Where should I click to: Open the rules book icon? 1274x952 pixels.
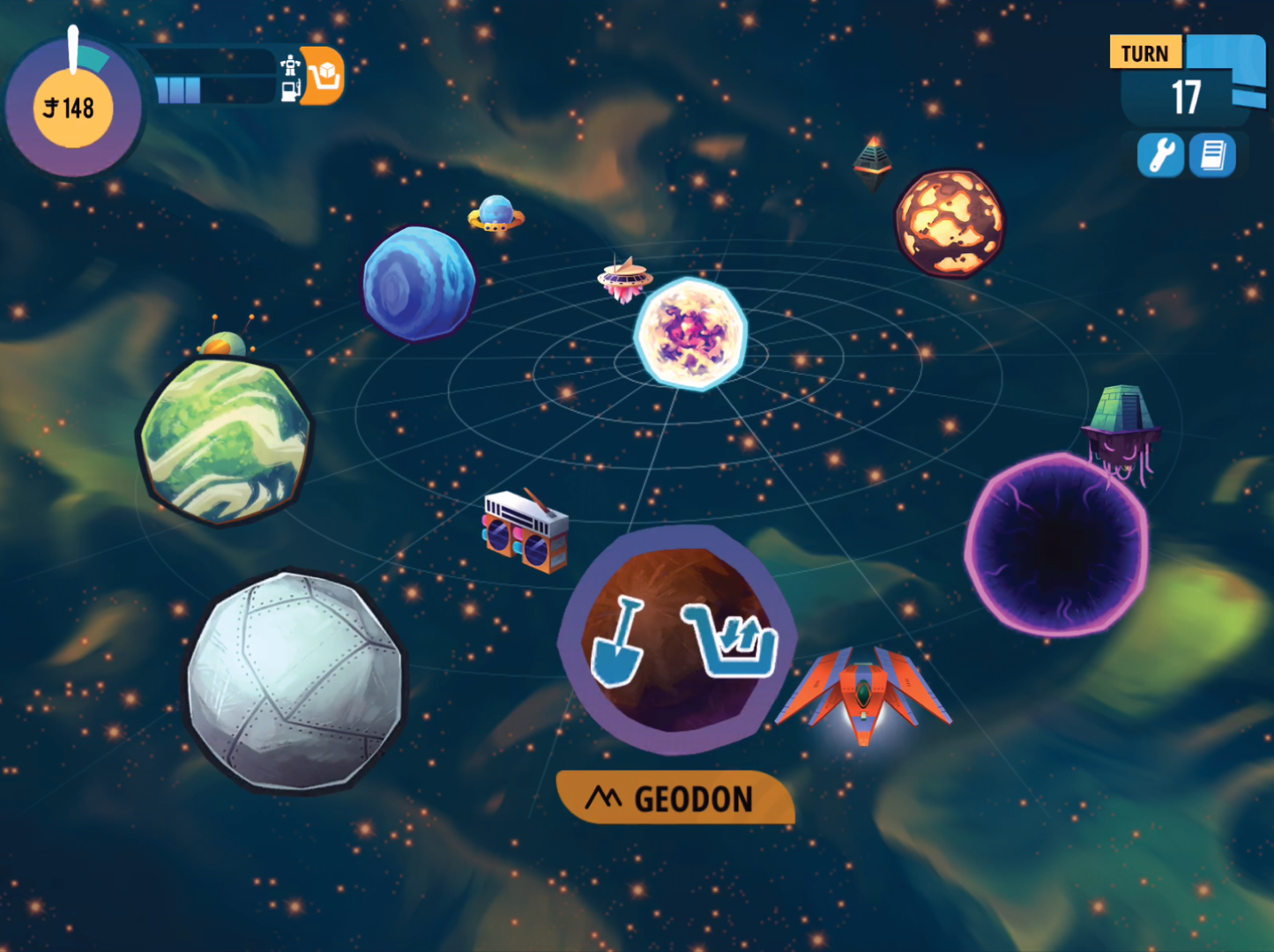pyautogui.click(x=1212, y=155)
